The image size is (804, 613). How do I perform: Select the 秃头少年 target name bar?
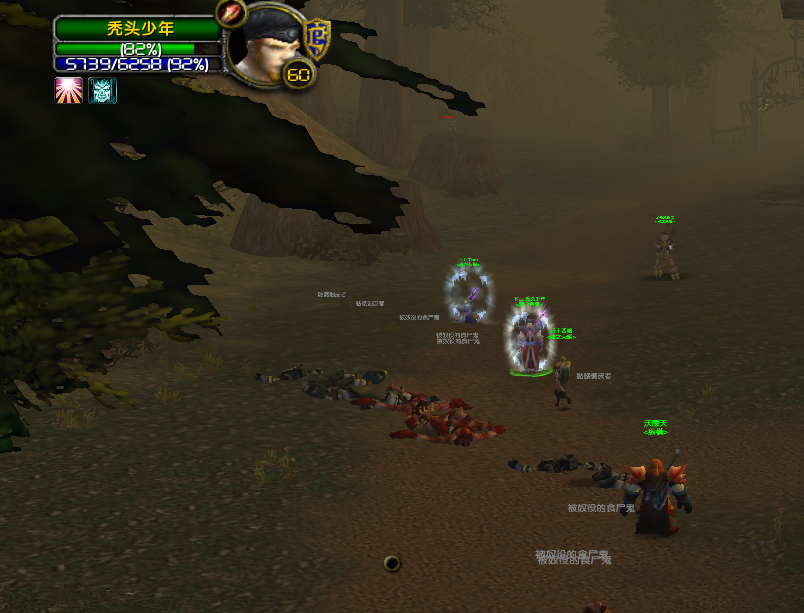138,29
